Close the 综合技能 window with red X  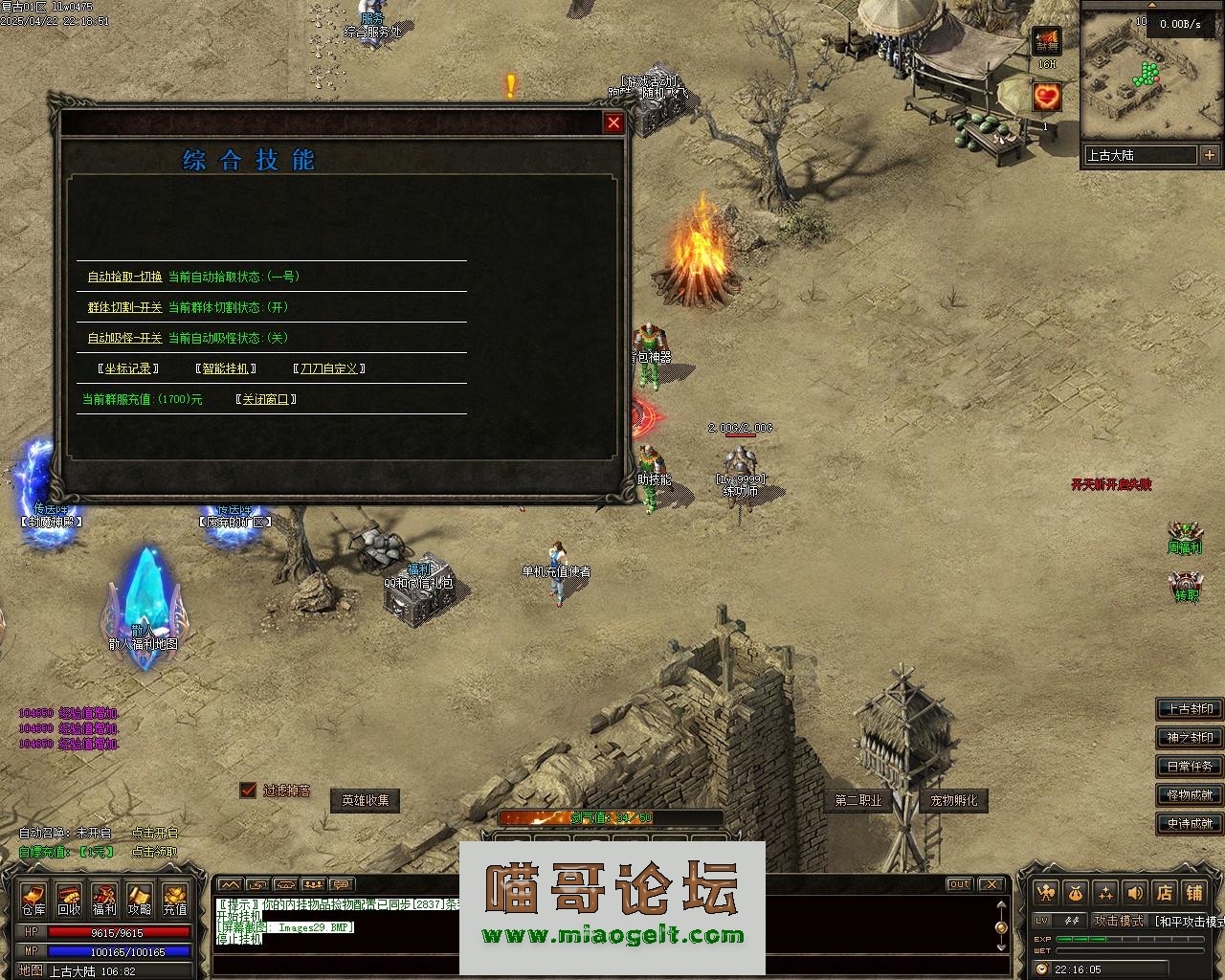(x=613, y=122)
